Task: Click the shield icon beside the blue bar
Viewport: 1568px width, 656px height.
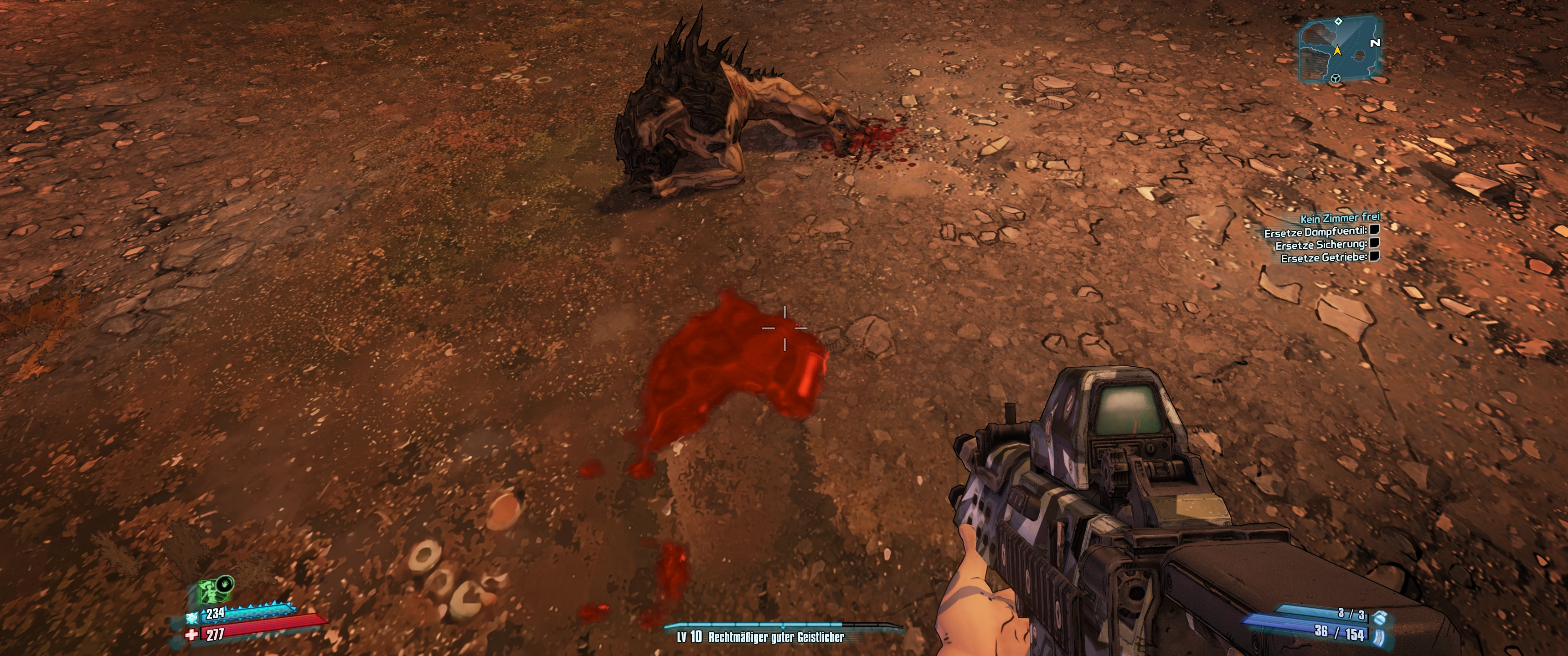Action: (192, 617)
